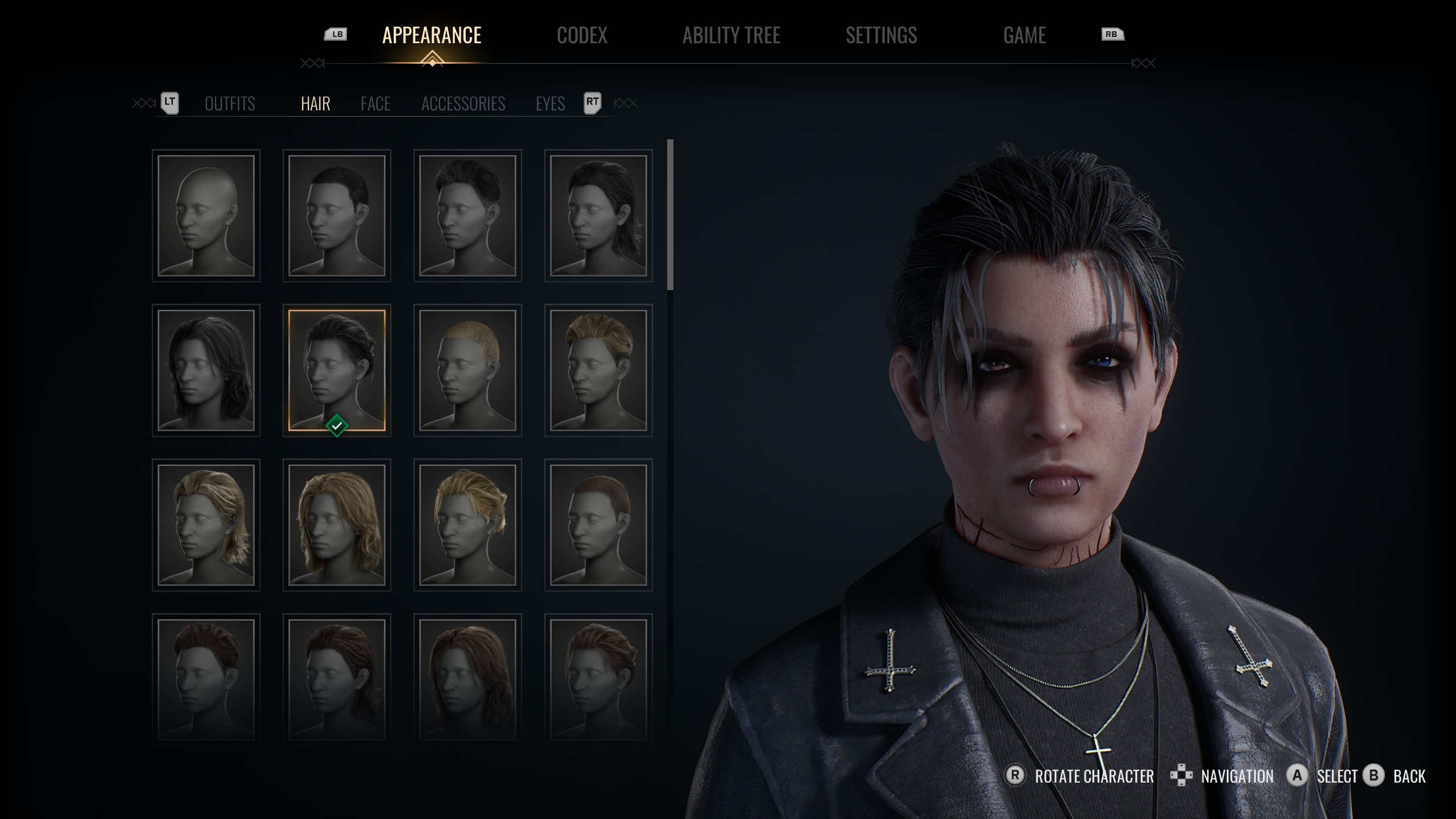Select the bald head hairstyle

pos(206,216)
